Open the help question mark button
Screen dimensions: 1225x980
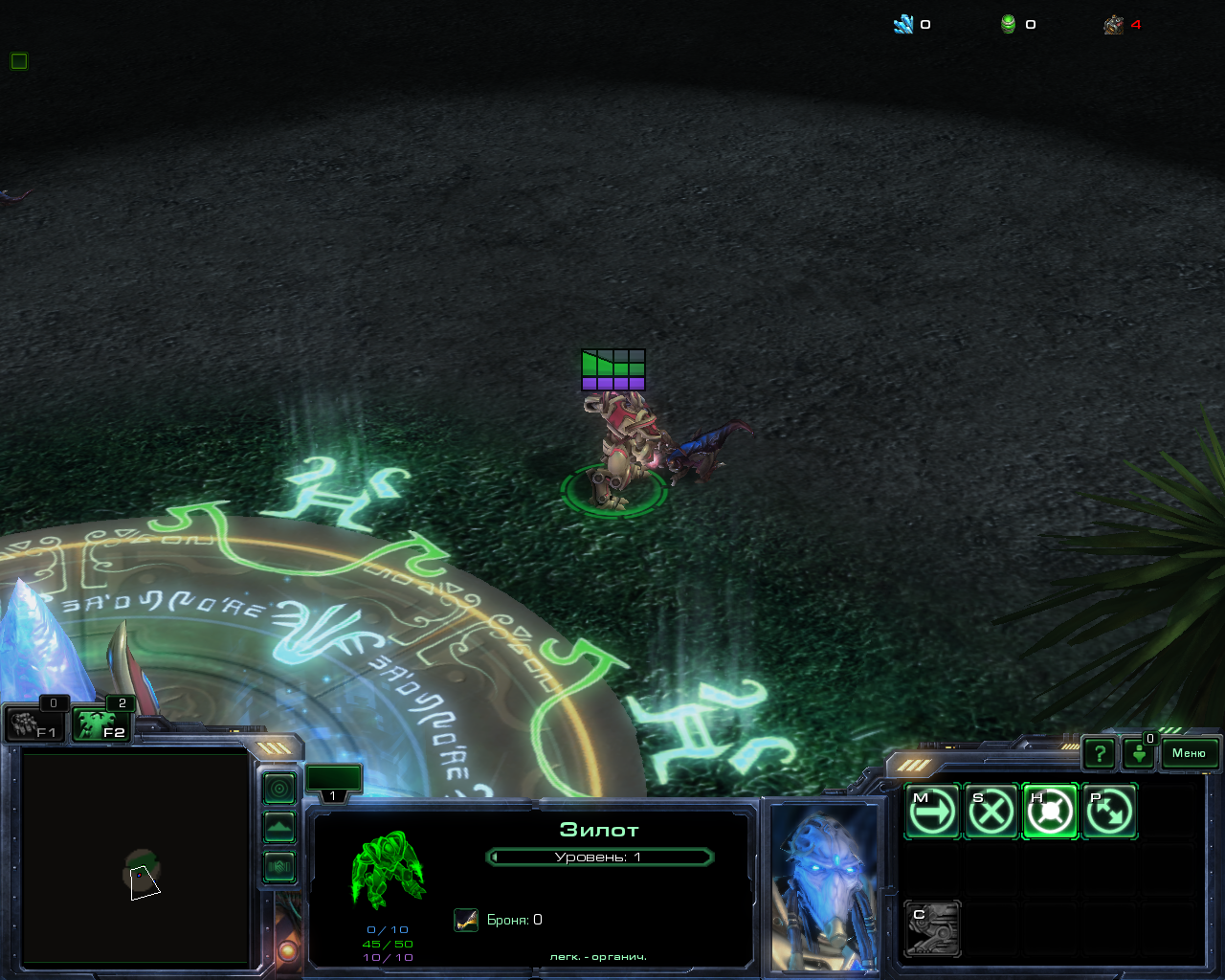tap(1100, 754)
